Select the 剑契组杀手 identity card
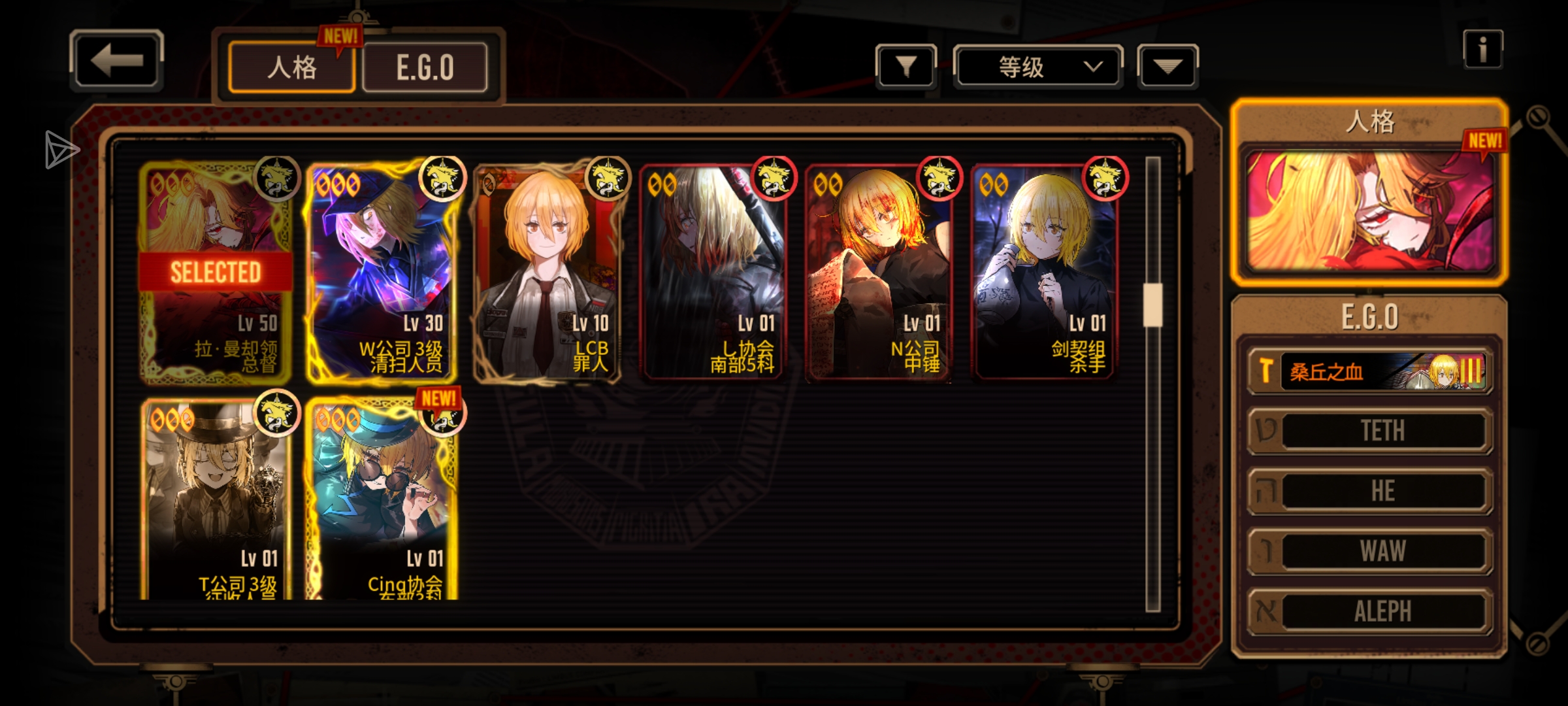 tap(1045, 272)
